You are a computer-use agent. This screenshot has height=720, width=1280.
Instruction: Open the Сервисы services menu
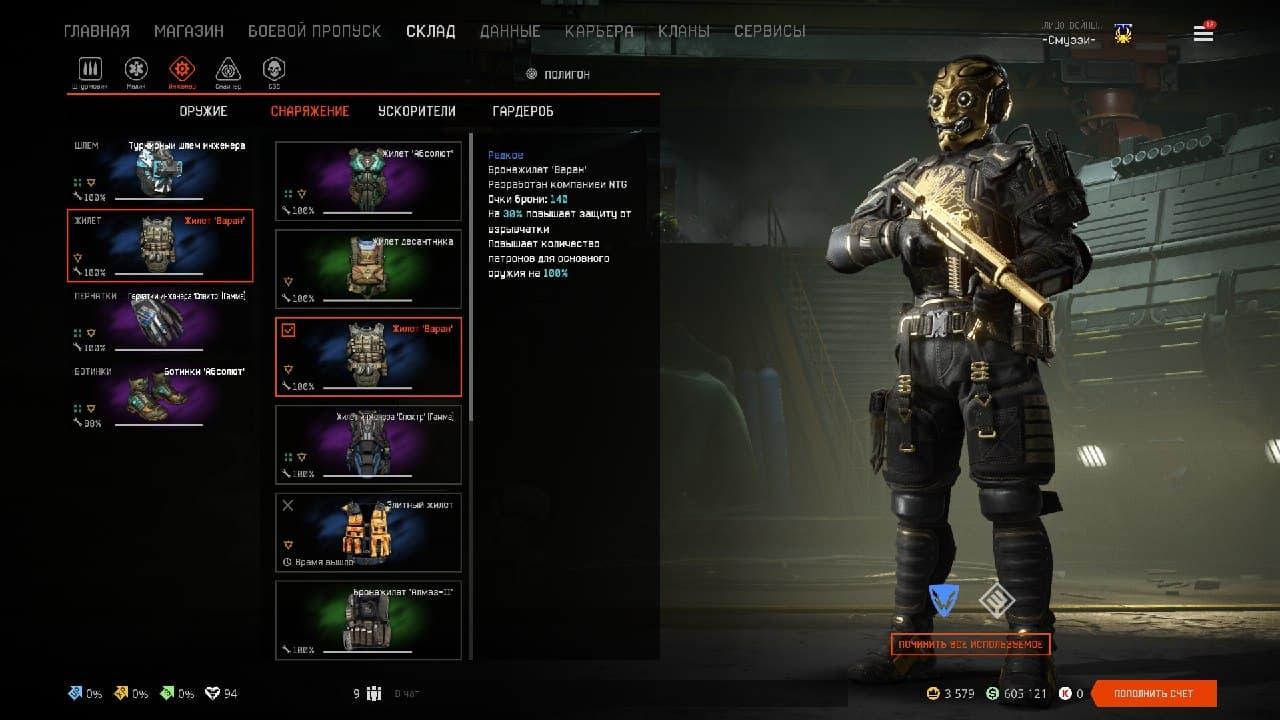point(769,31)
